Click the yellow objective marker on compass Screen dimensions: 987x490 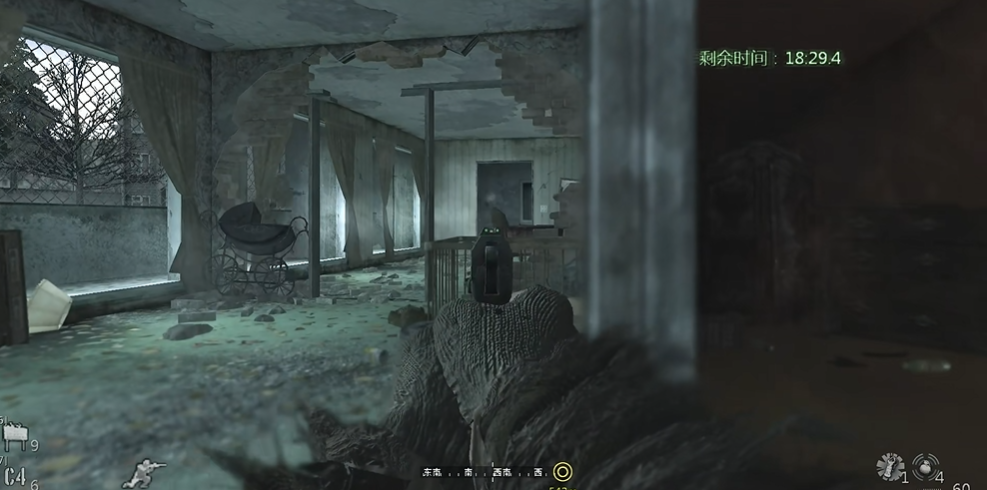(562, 472)
